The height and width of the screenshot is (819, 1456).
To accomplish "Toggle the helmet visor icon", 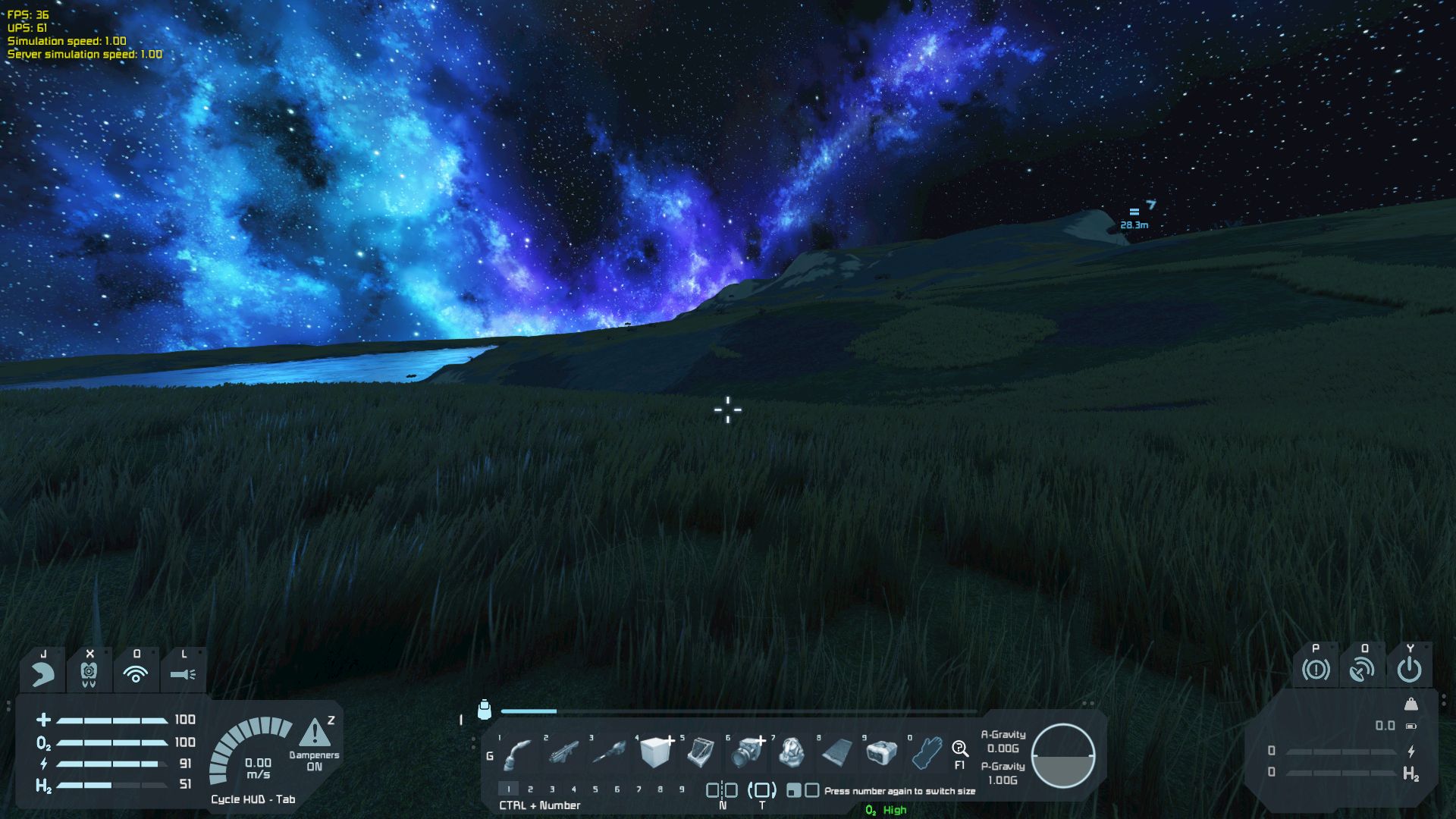I will 43,673.
